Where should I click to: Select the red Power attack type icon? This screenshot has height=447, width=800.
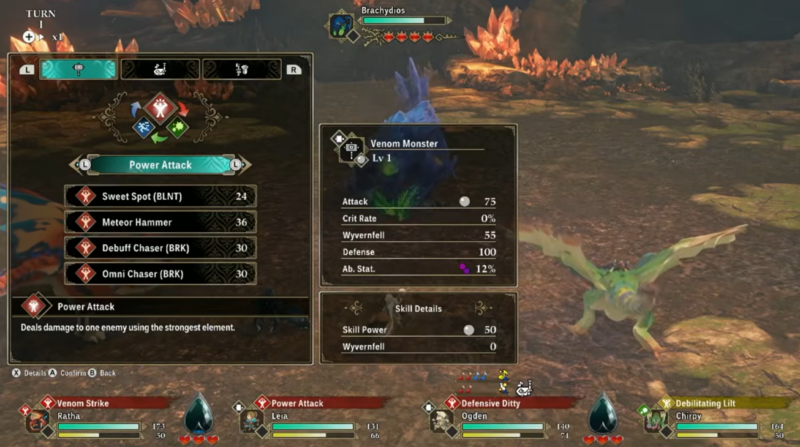pos(159,107)
